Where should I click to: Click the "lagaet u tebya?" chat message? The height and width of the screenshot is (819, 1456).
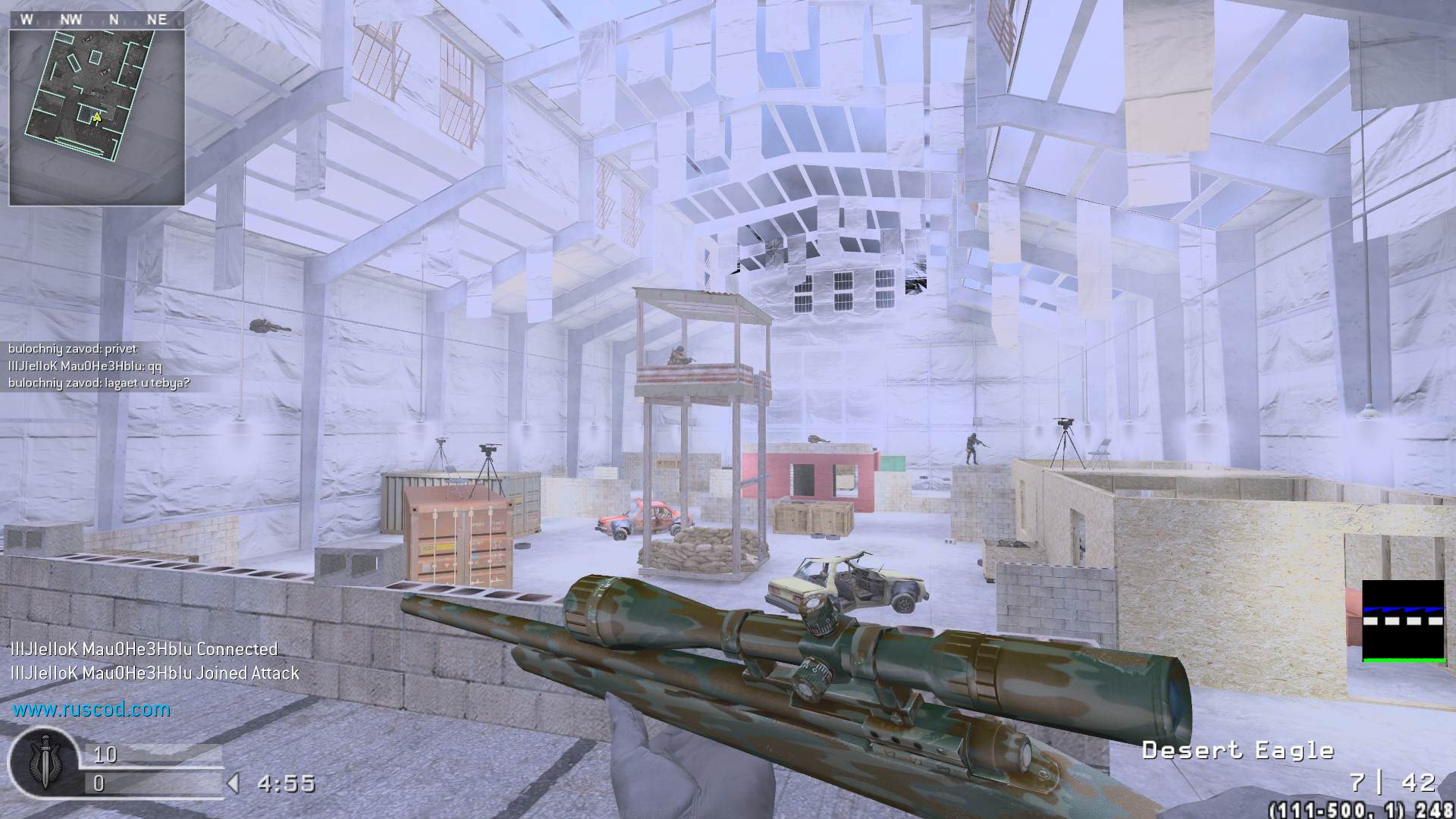(99, 383)
